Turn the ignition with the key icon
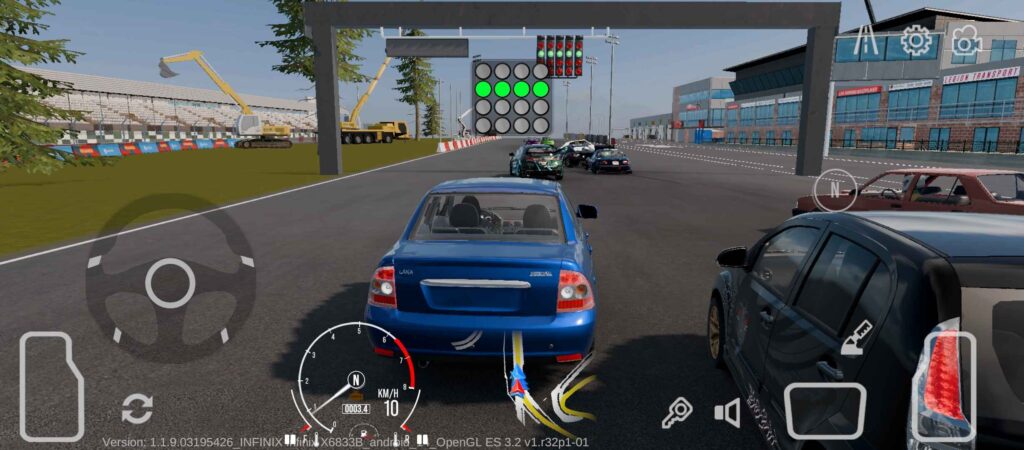Image resolution: width=1024 pixels, height=450 pixels. pyautogui.click(x=677, y=412)
